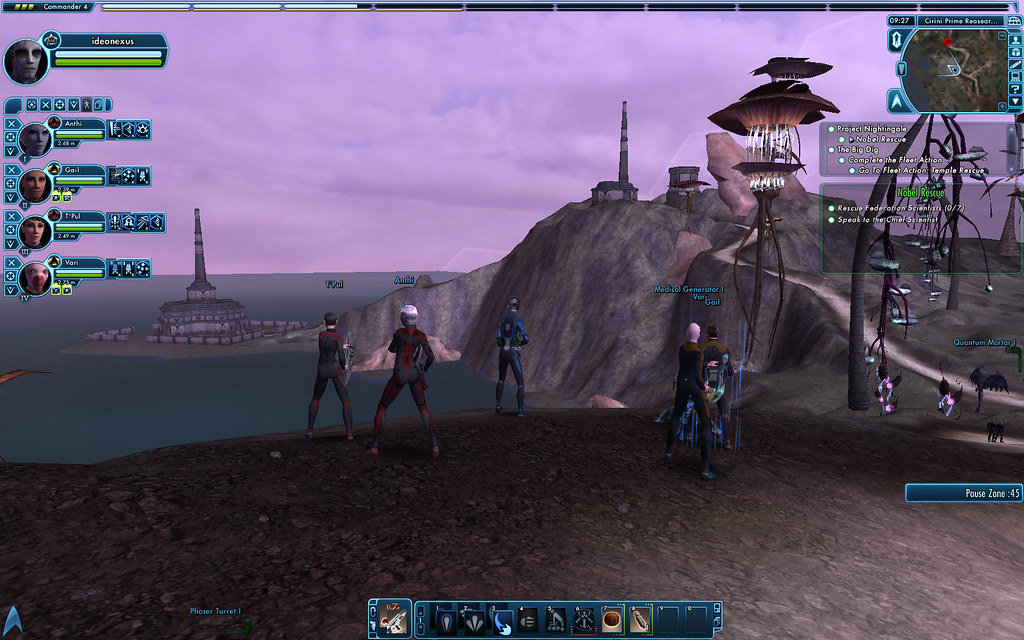Select away team member Vari's portrait

35,277
